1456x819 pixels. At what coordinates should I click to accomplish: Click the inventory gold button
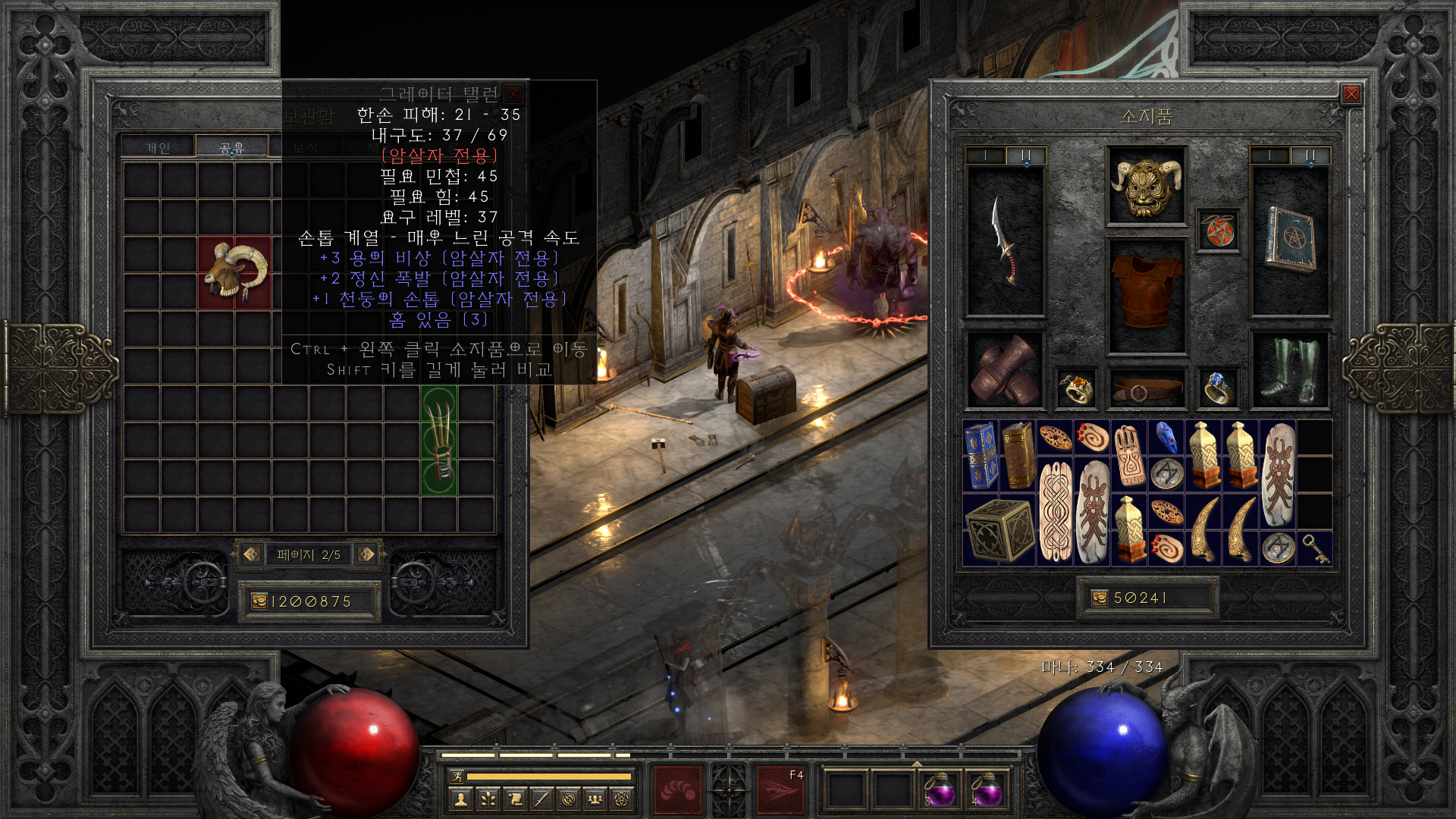1099,598
